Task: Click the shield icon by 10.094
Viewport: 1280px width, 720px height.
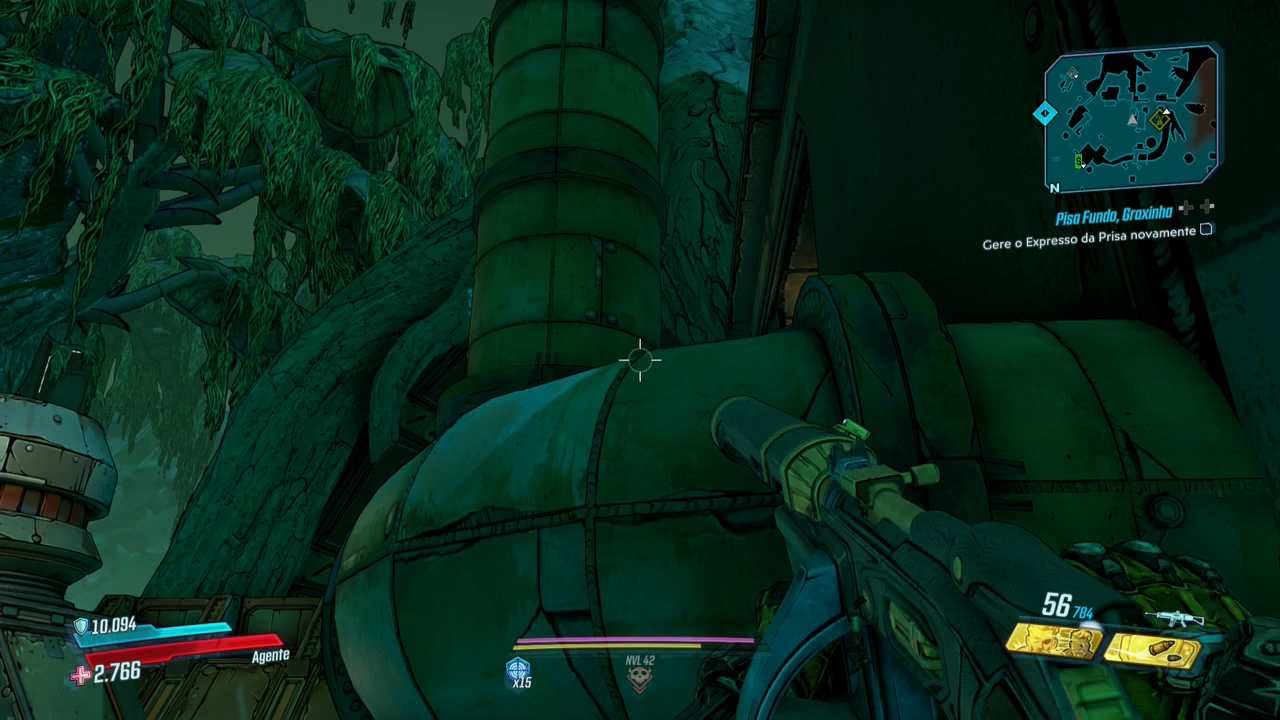Action: (x=81, y=627)
